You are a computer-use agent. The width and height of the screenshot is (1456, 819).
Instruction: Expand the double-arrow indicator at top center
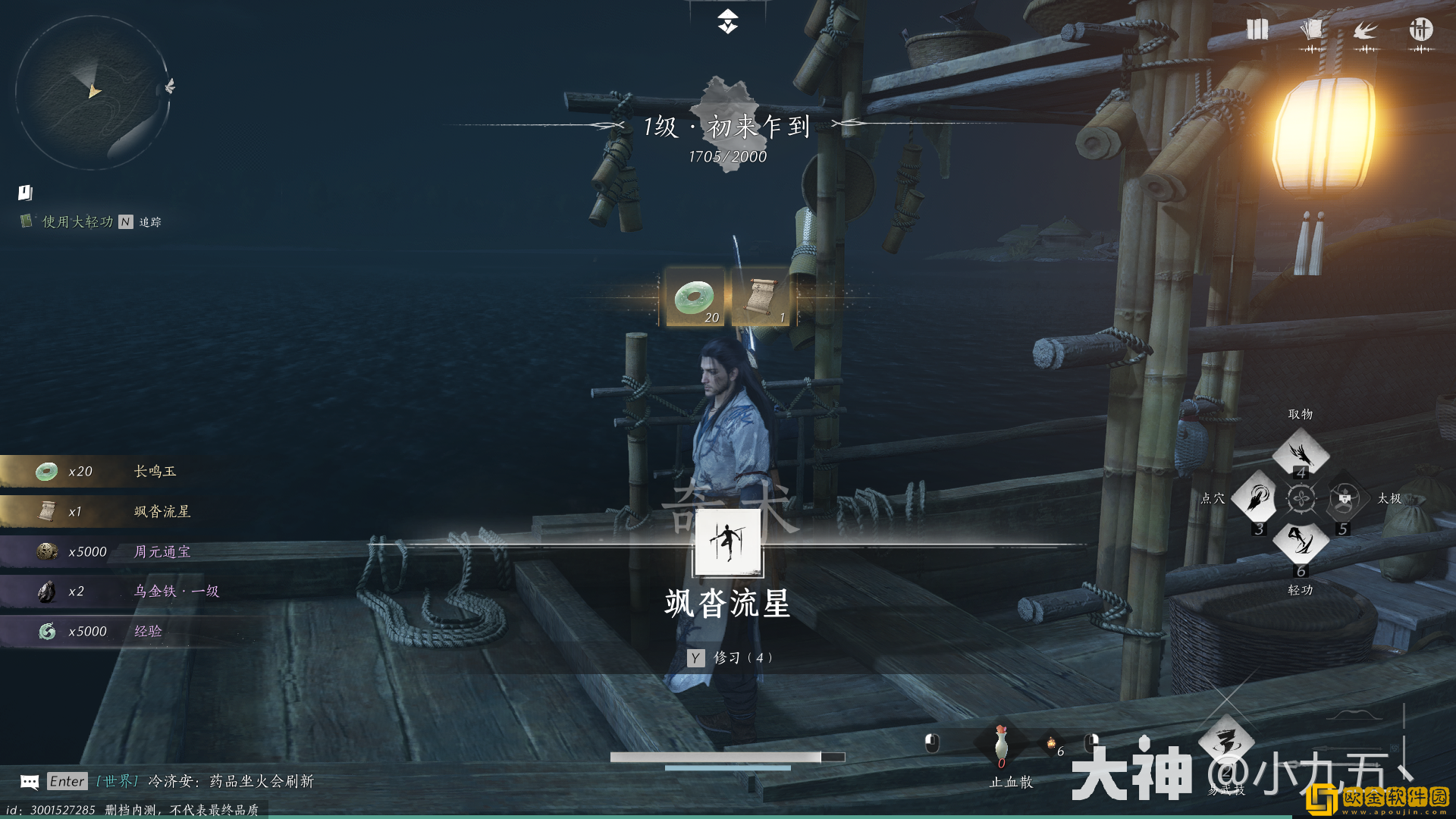tap(727, 23)
